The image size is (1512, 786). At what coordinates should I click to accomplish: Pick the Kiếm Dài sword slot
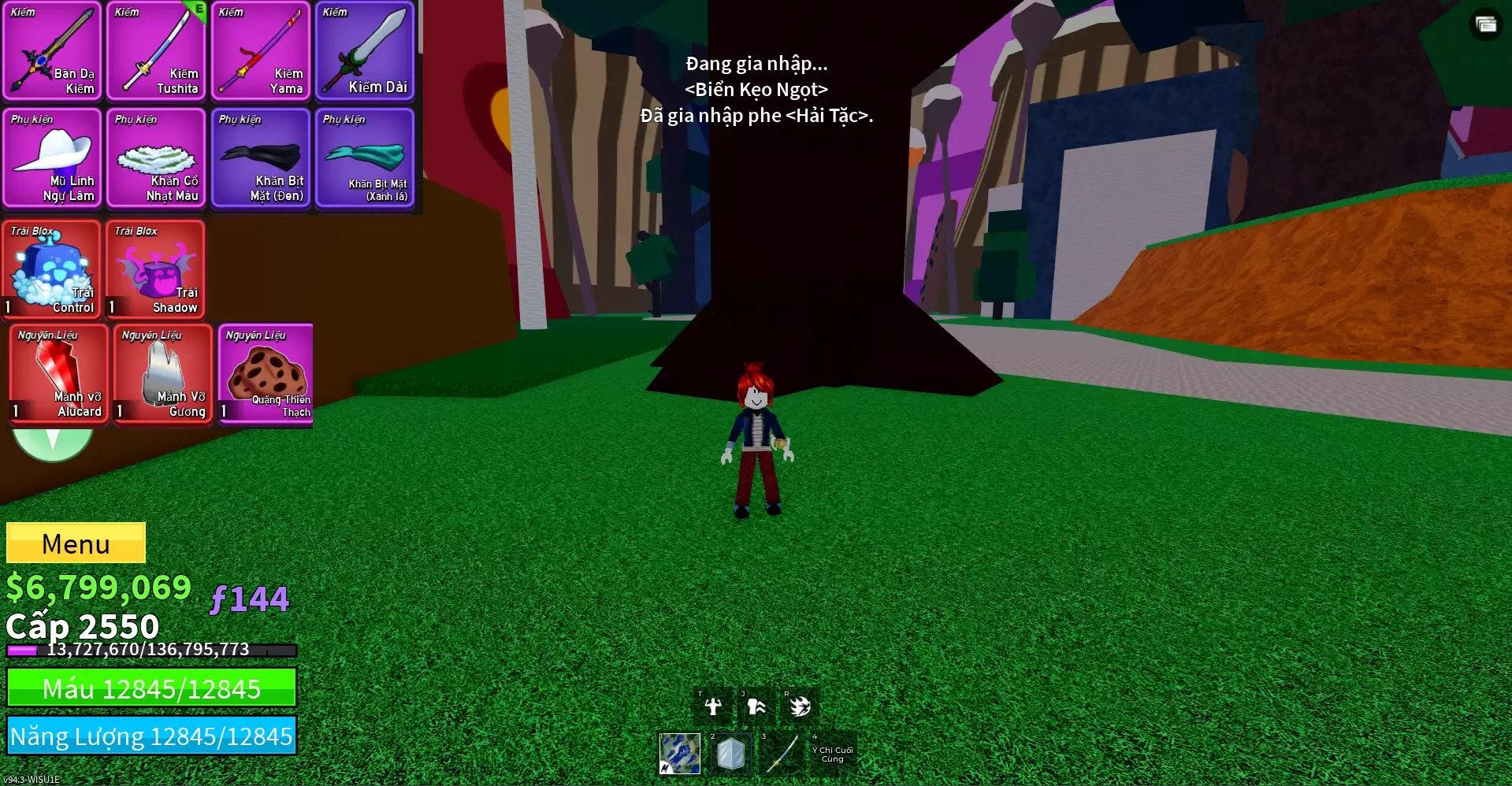[x=364, y=51]
